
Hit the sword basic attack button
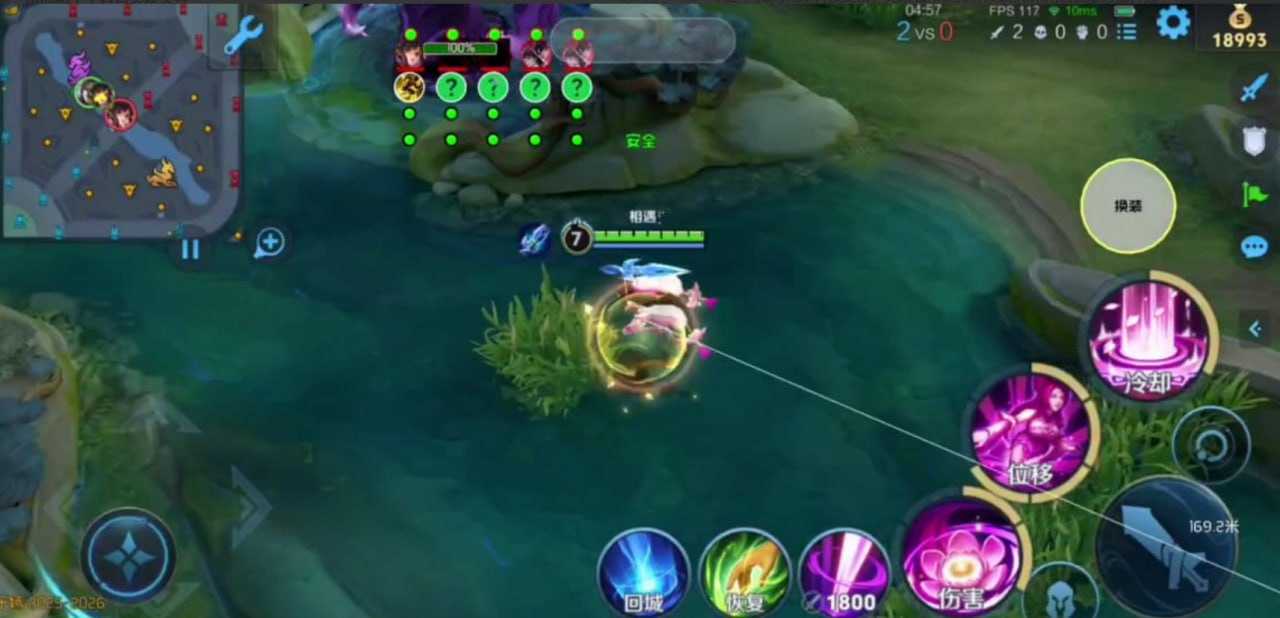click(x=1165, y=547)
